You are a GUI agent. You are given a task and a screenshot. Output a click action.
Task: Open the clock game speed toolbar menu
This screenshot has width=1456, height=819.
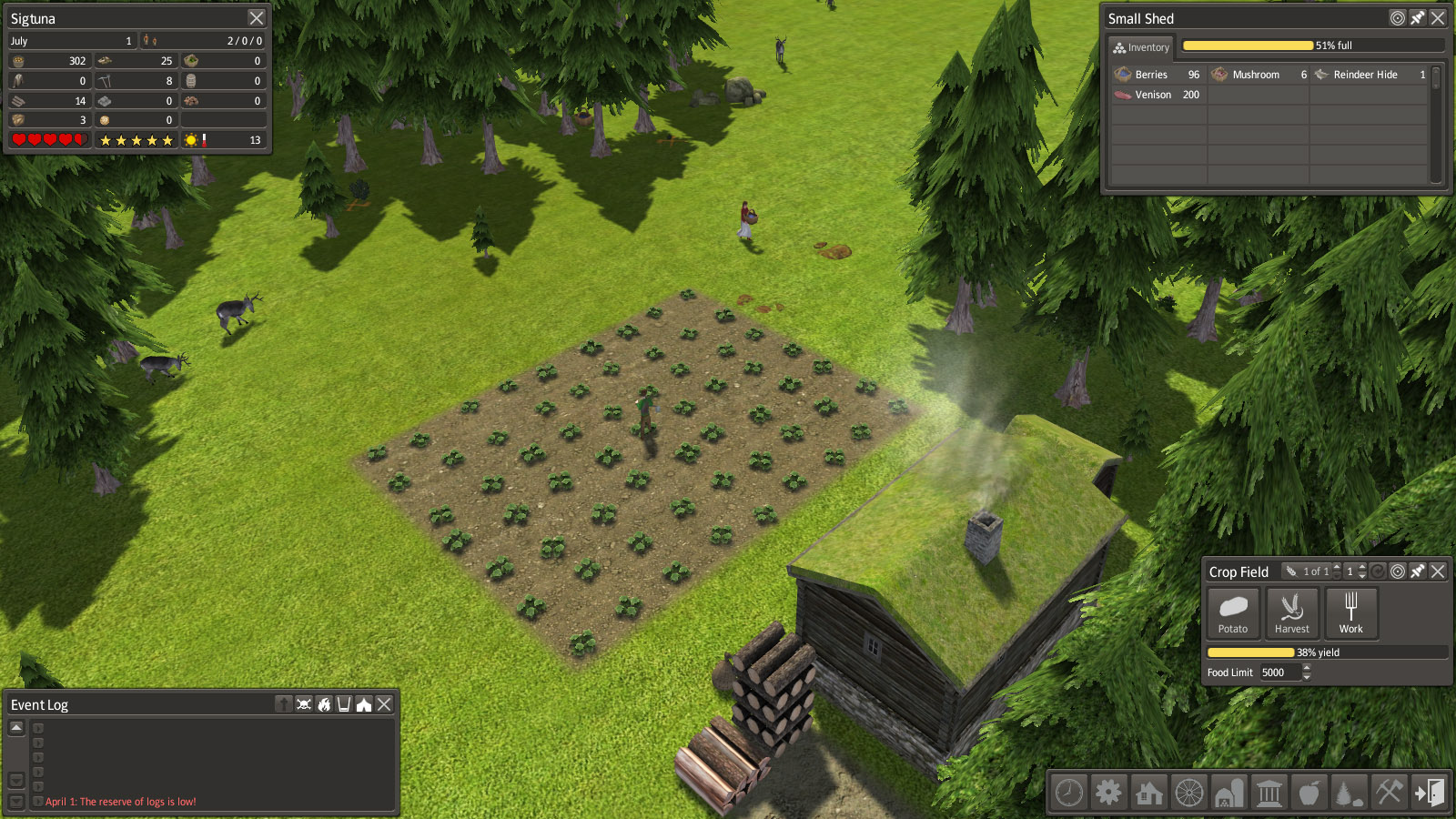[1069, 793]
